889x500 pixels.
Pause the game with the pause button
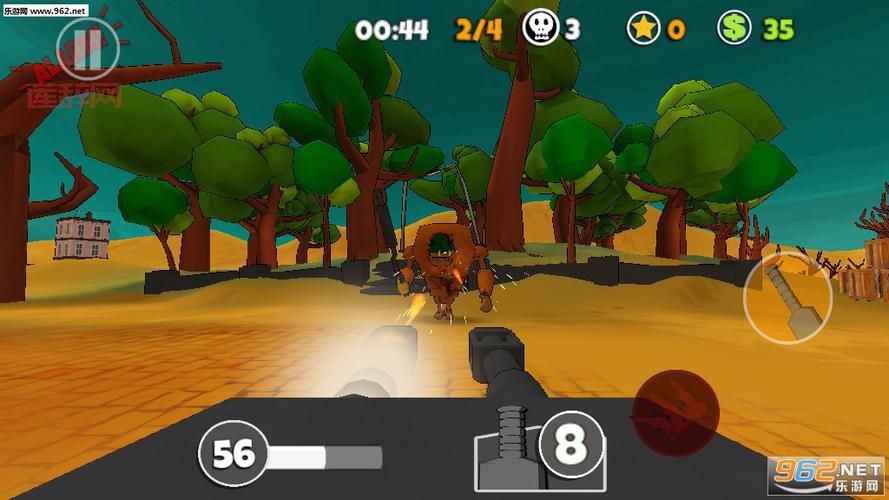[x=88, y=49]
